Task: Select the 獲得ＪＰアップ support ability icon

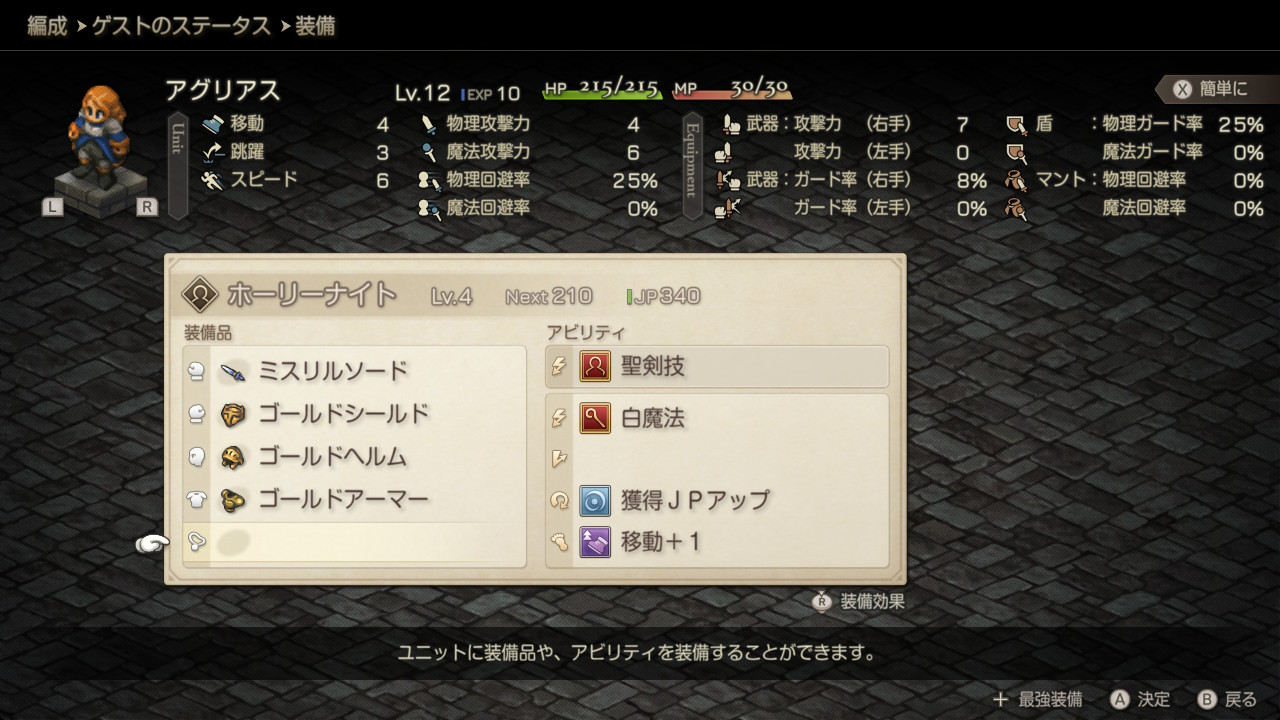Action: (594, 503)
